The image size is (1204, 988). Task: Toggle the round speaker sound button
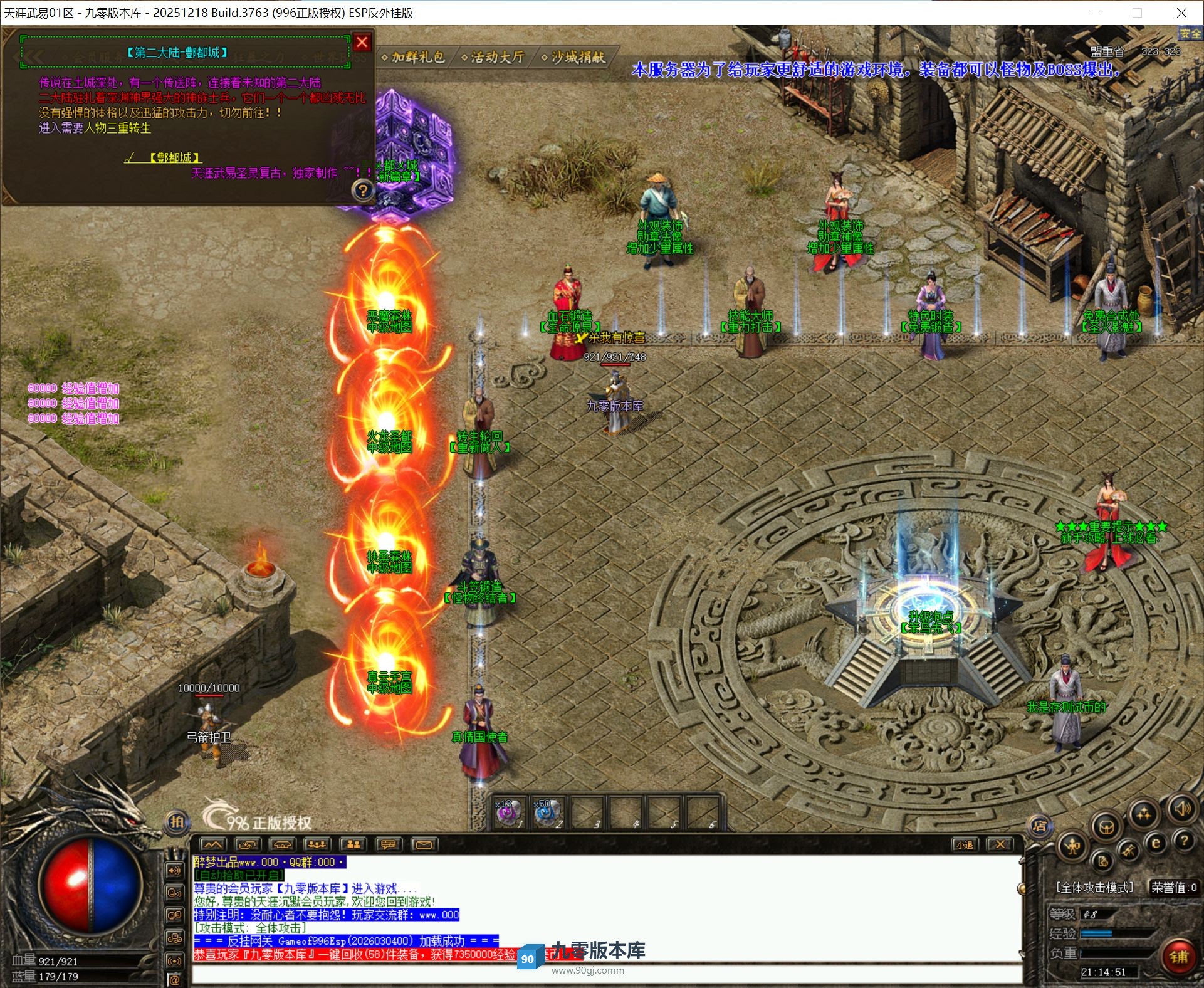tap(1182, 809)
